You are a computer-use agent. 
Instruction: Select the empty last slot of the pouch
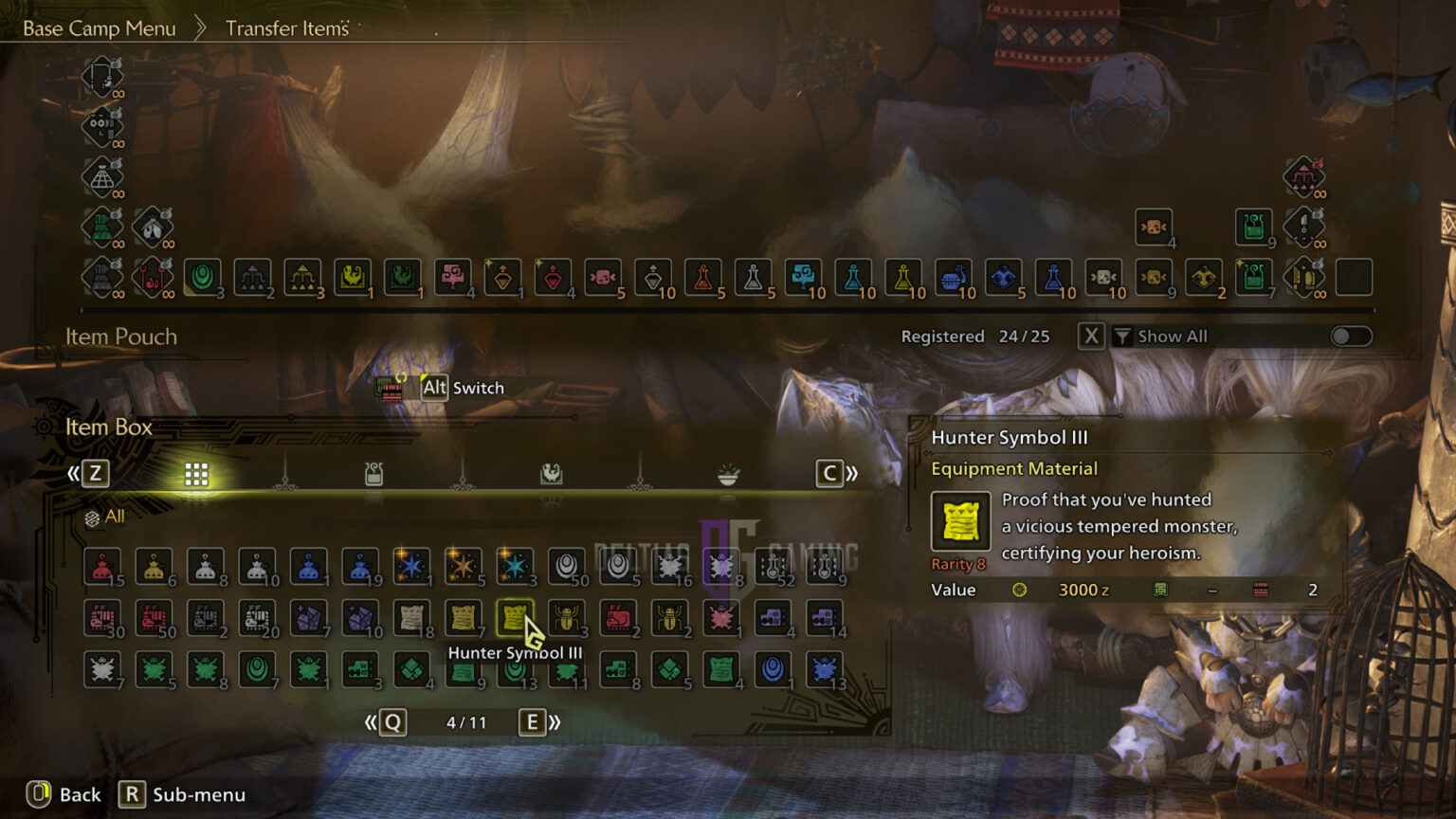pyautogui.click(x=1354, y=277)
